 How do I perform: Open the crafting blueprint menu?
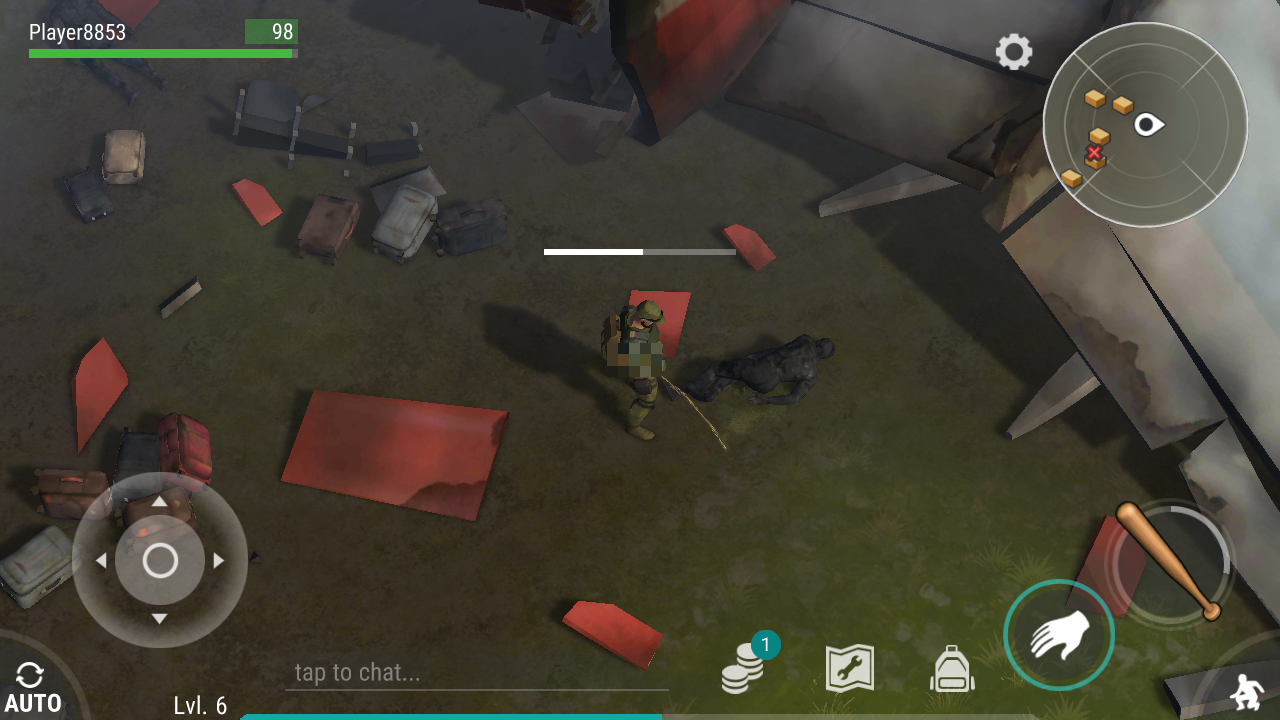(x=849, y=668)
